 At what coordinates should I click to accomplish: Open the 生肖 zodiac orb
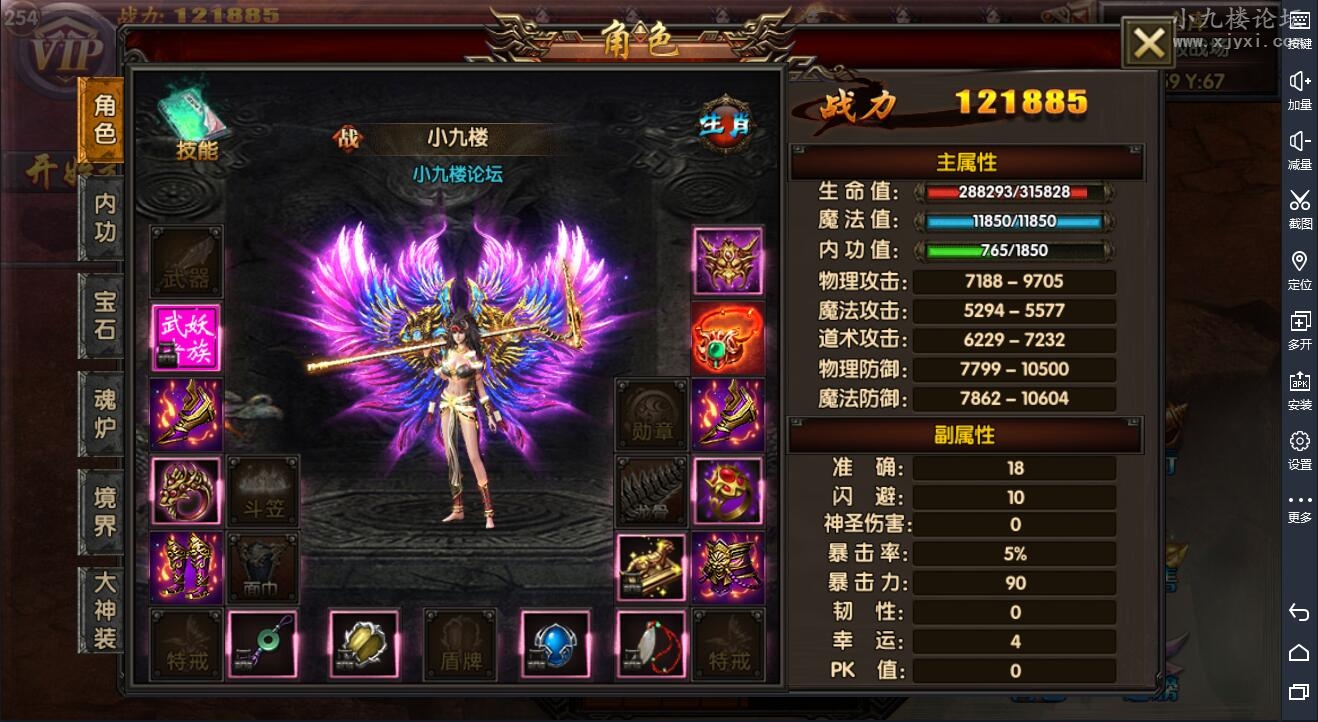coord(726,124)
